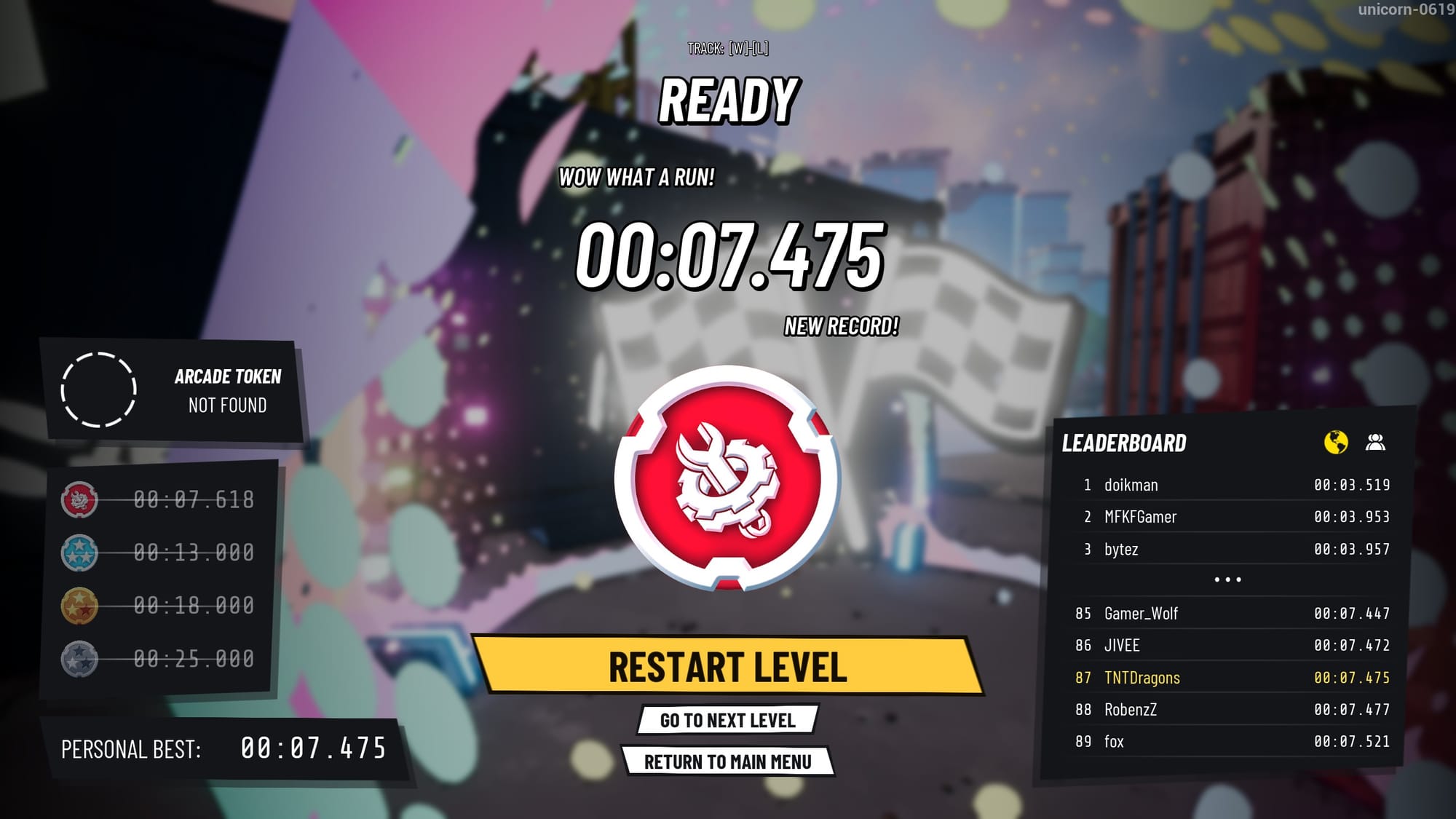The width and height of the screenshot is (1456, 819).
Task: Restart the level
Action: point(727,667)
